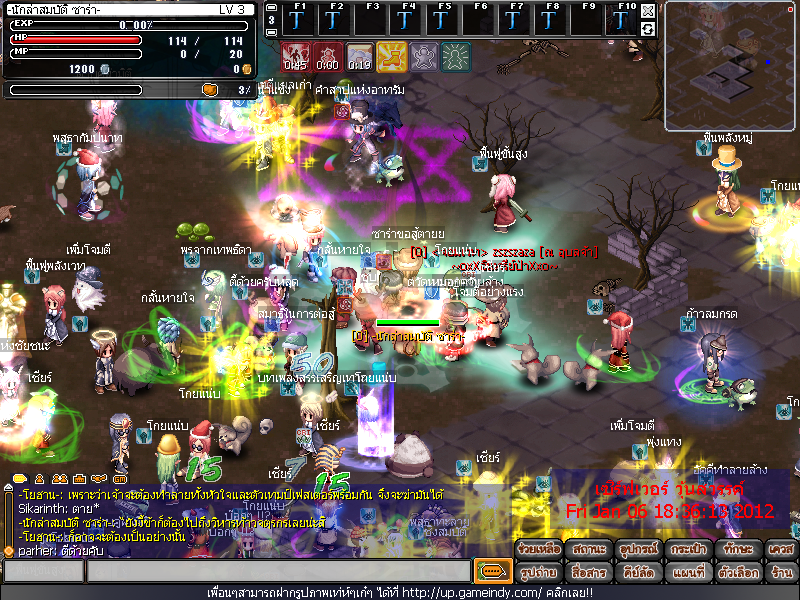The height and width of the screenshot is (600, 800).
Task: Open the แผนที่ (map) button
Action: [682, 572]
